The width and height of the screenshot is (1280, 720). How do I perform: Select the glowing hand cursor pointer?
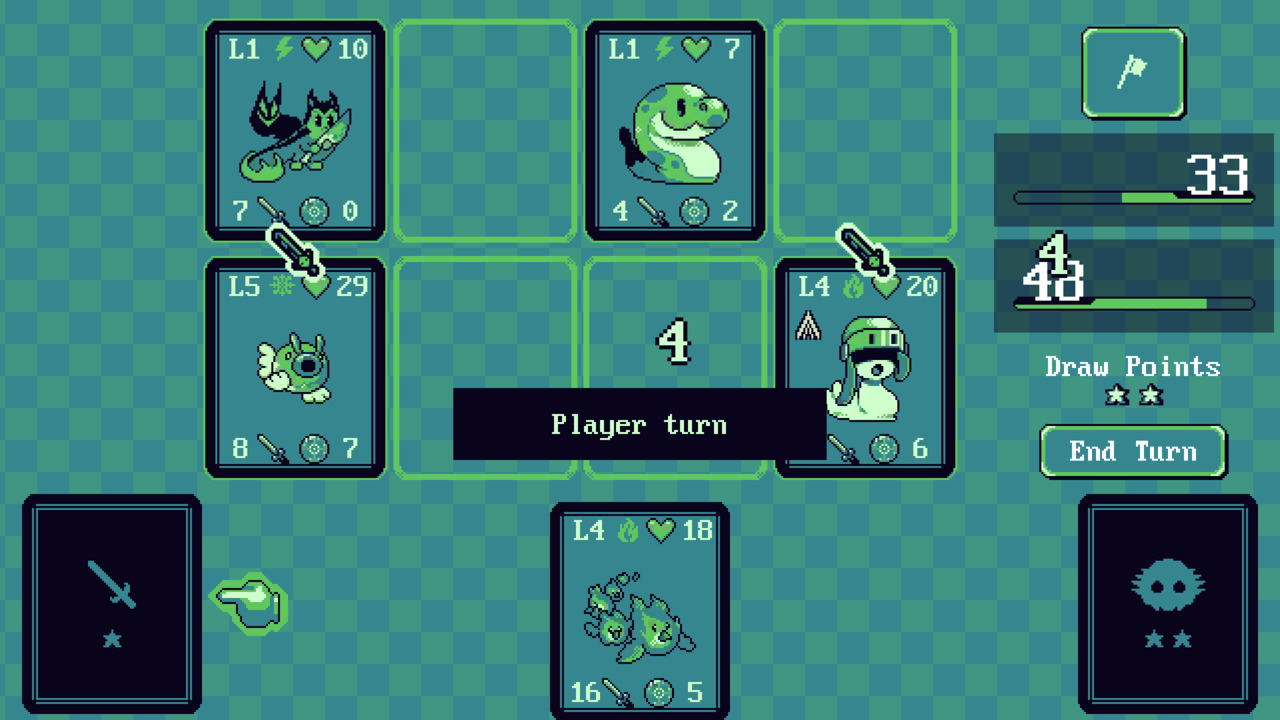point(248,604)
